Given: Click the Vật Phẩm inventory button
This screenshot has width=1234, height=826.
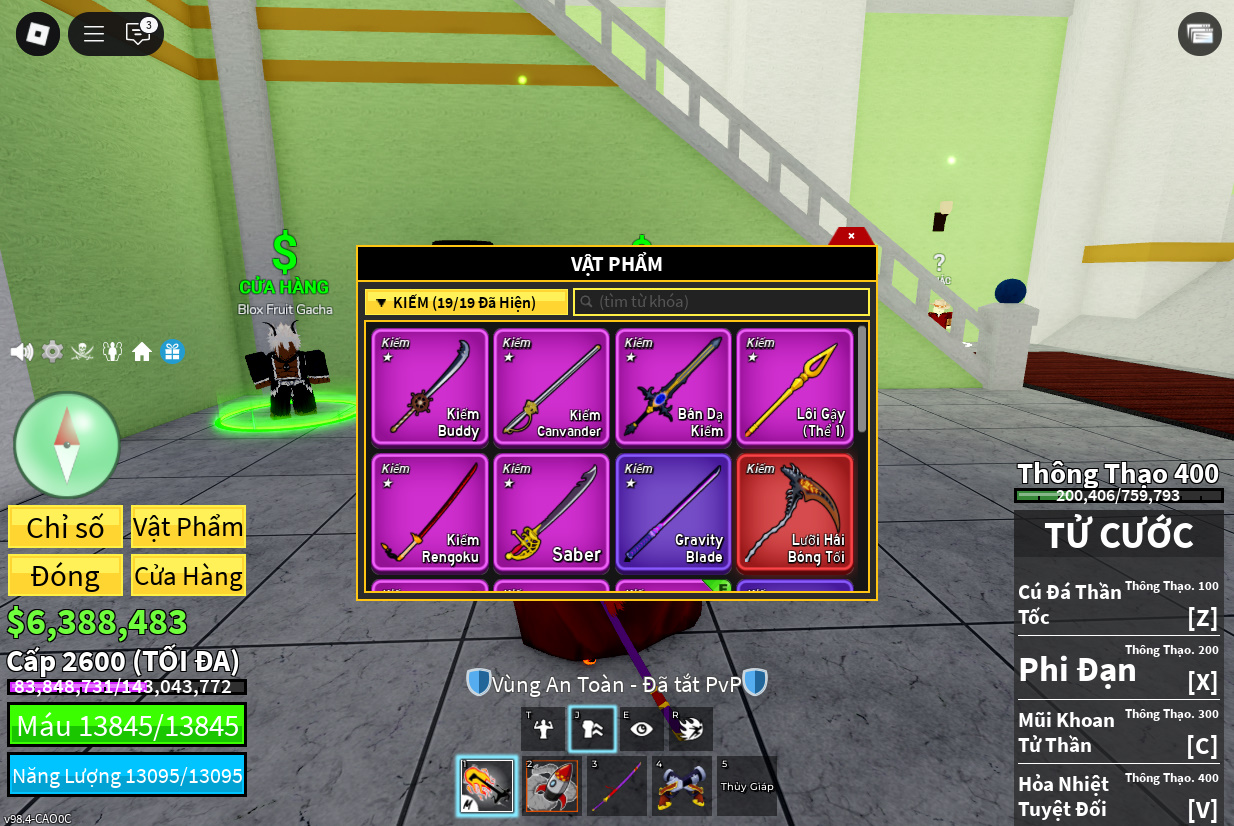Looking at the screenshot, I should [188, 527].
